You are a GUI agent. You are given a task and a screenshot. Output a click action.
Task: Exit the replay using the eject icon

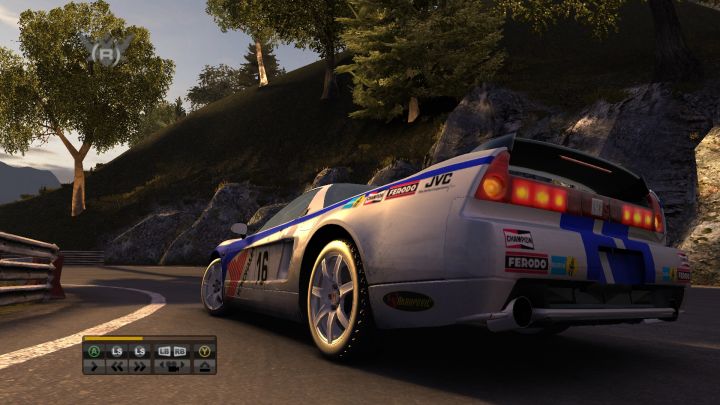tap(204, 366)
